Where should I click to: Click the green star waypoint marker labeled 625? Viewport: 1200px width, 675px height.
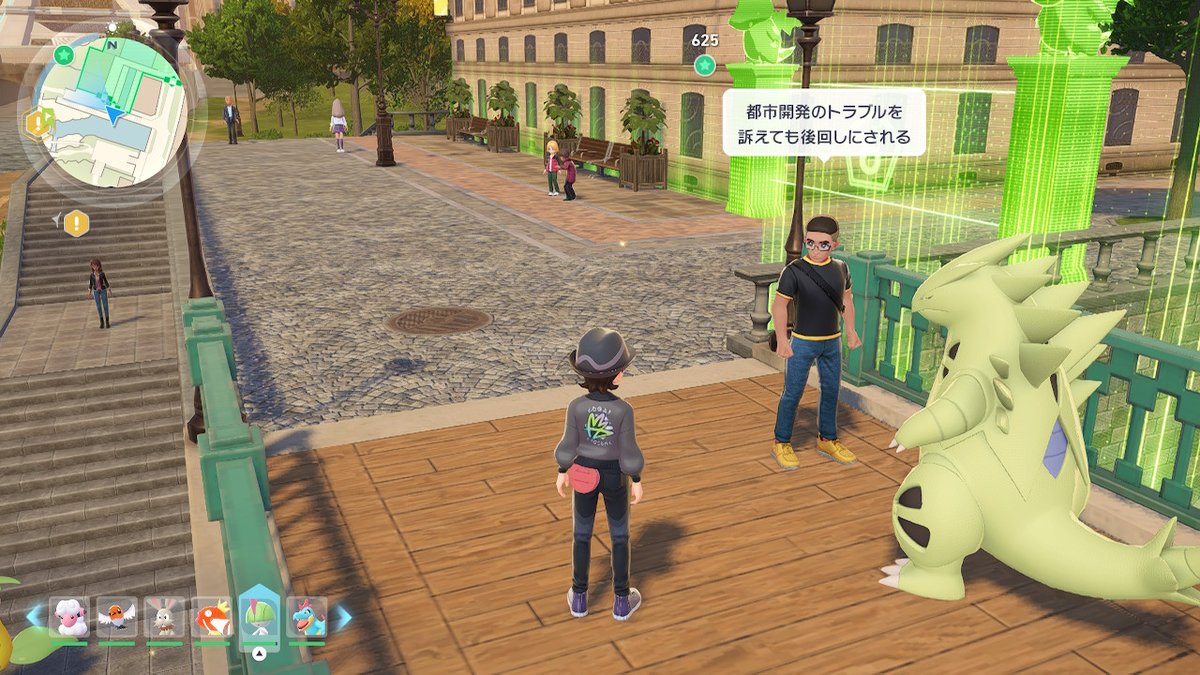pyautogui.click(x=705, y=65)
